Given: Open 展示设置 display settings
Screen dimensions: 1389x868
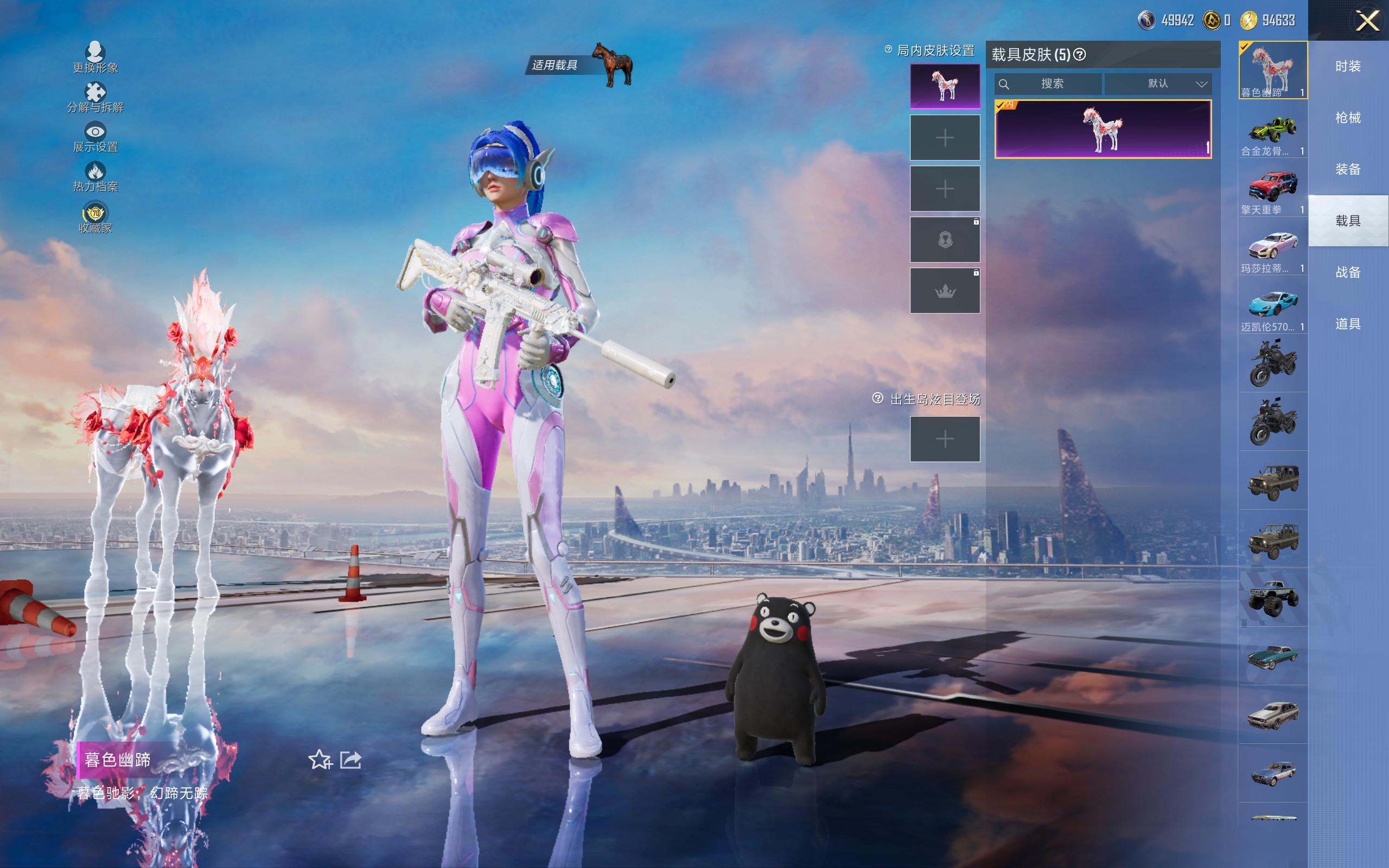Looking at the screenshot, I should click(95, 137).
